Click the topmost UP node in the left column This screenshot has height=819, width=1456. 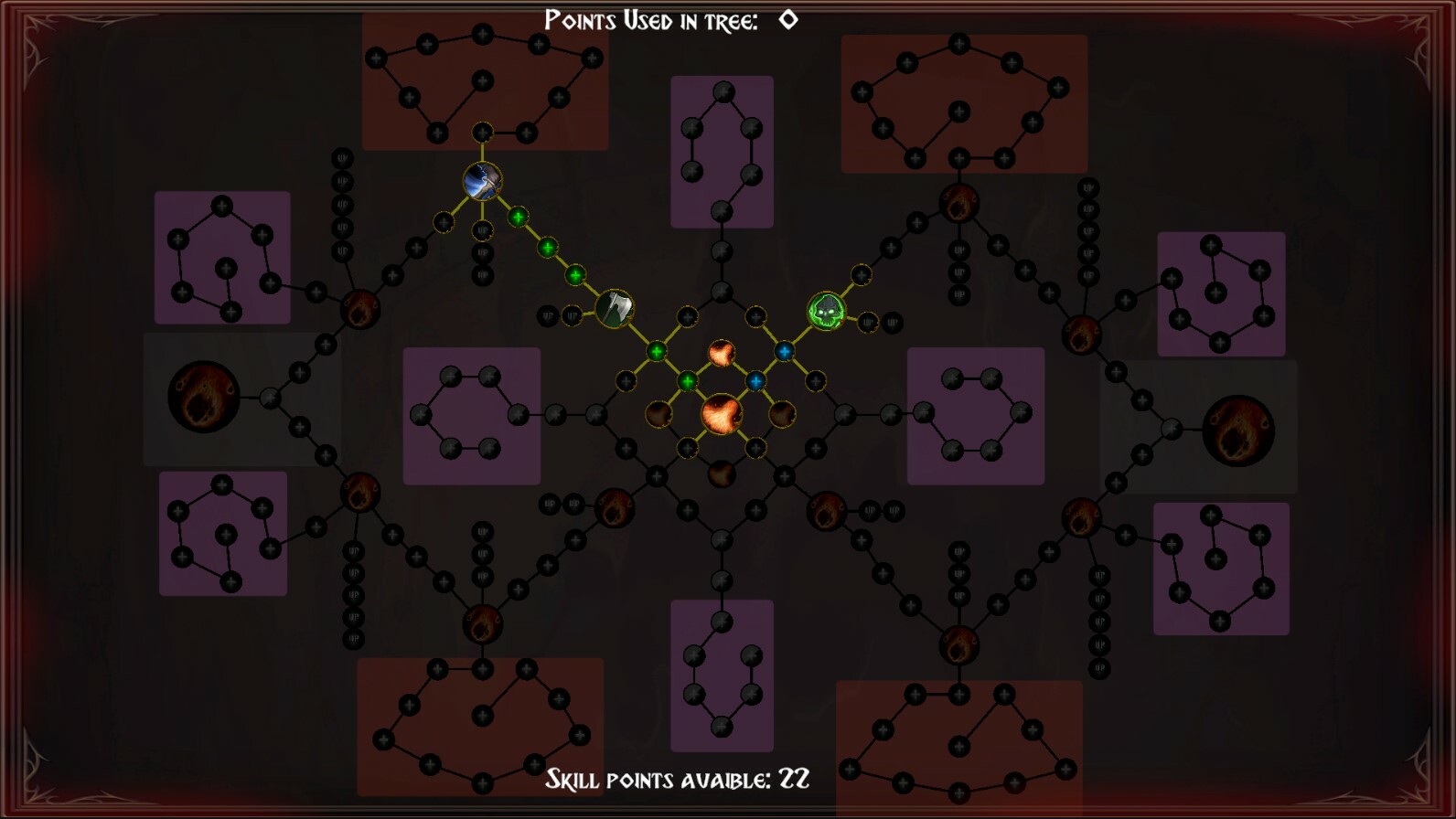pos(343,160)
